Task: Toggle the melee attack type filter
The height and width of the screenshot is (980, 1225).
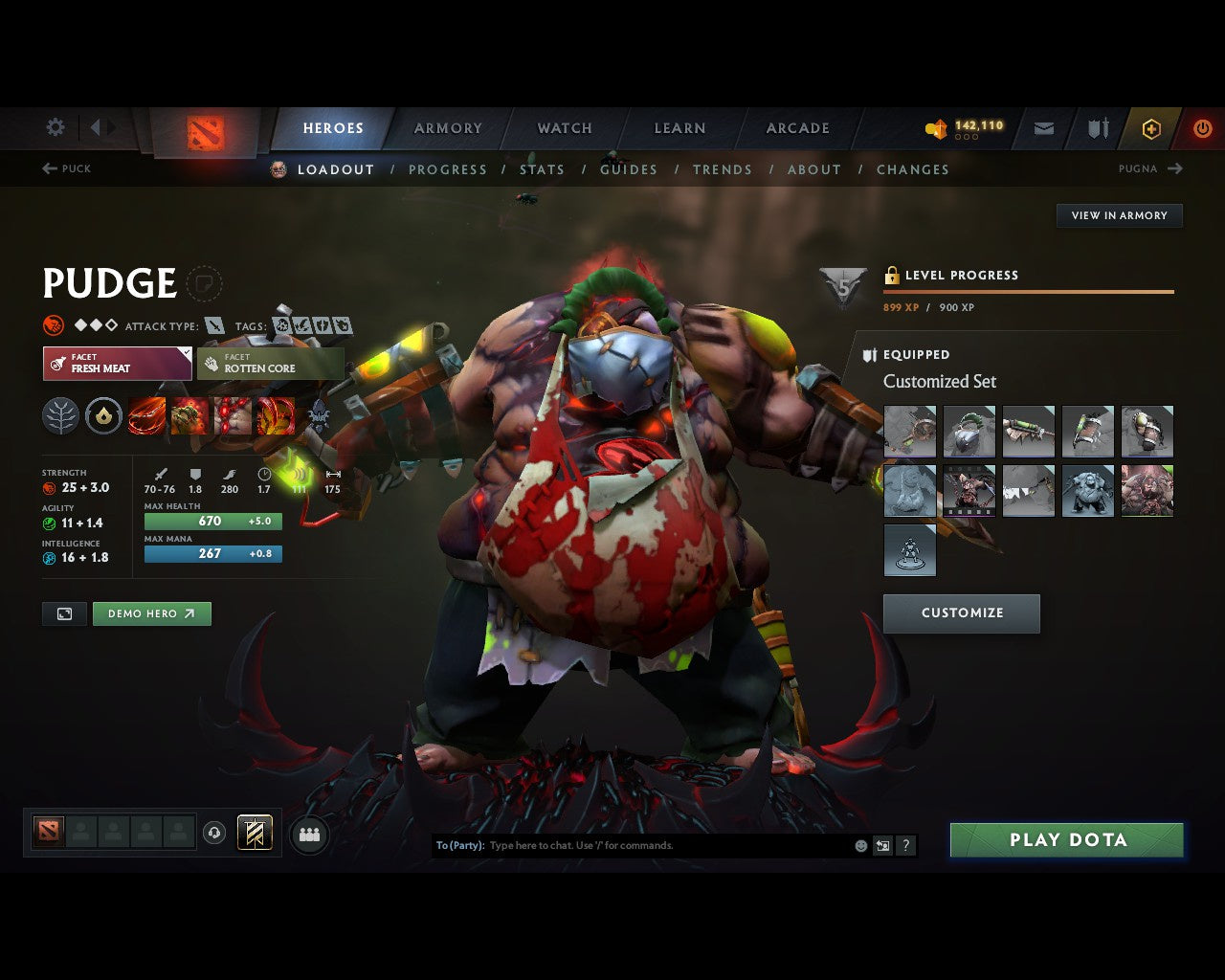Action: point(212,325)
